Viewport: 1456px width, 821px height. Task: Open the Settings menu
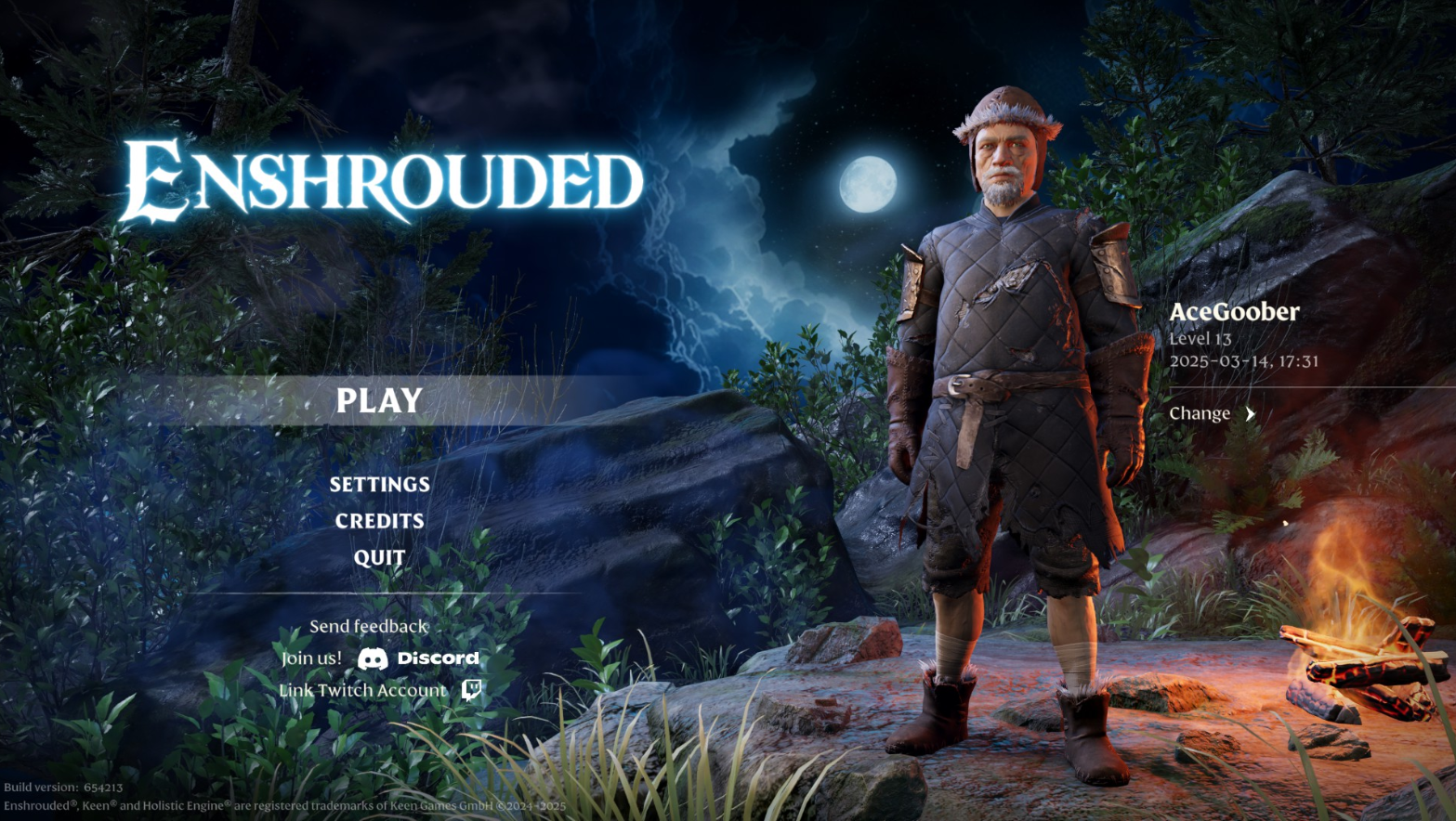pos(379,484)
